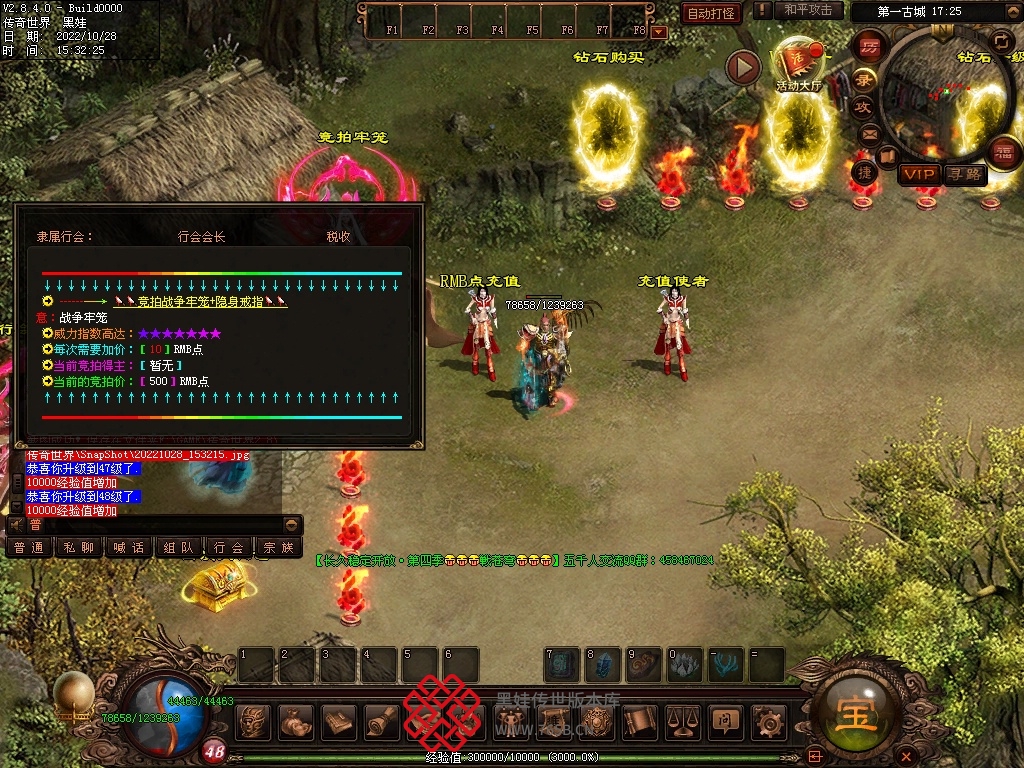The width and height of the screenshot is (1024, 768).
Task: Toggle the 自动打怪 auto-fight button
Action: coord(711,13)
